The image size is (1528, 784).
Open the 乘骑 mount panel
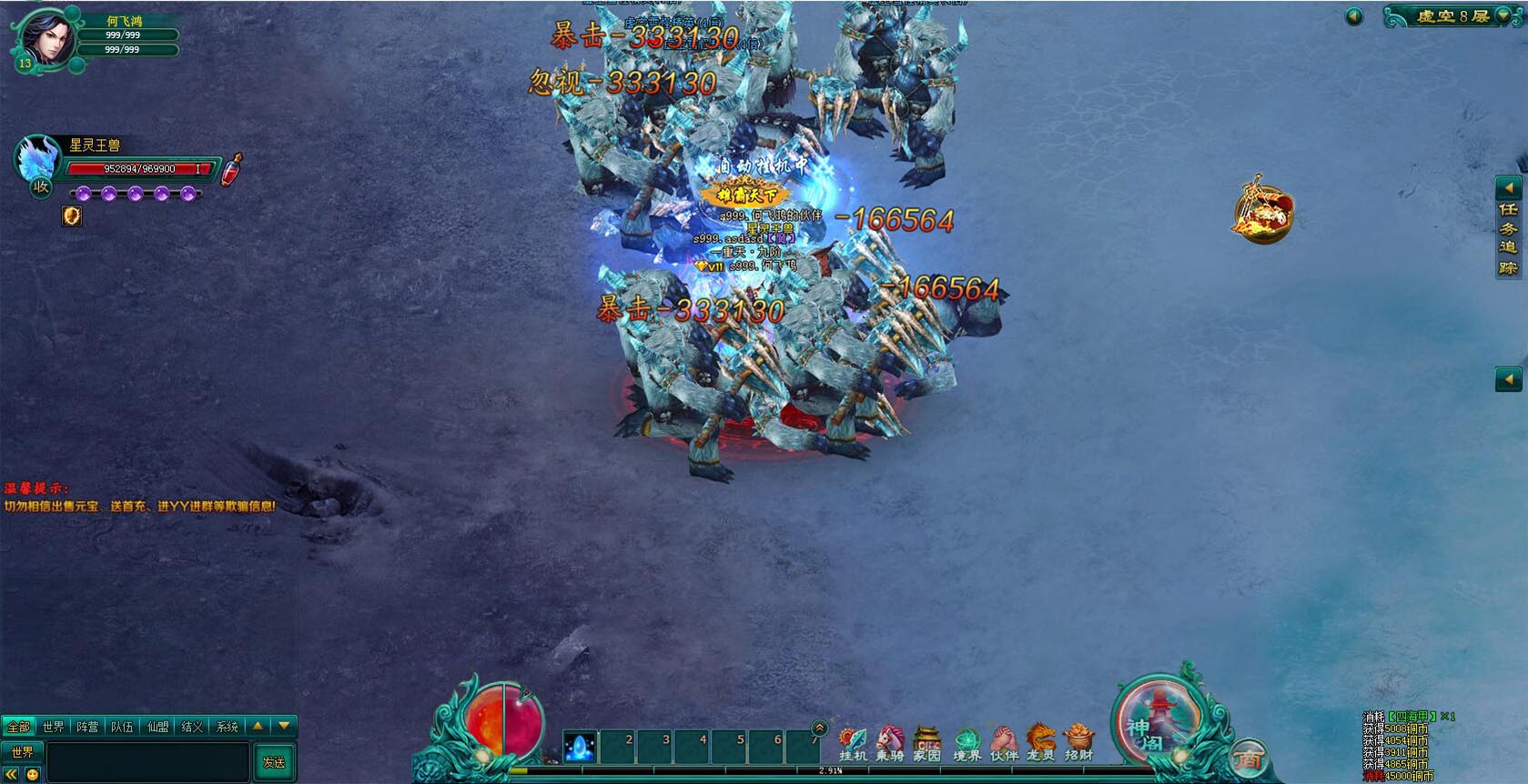pyautogui.click(x=889, y=742)
